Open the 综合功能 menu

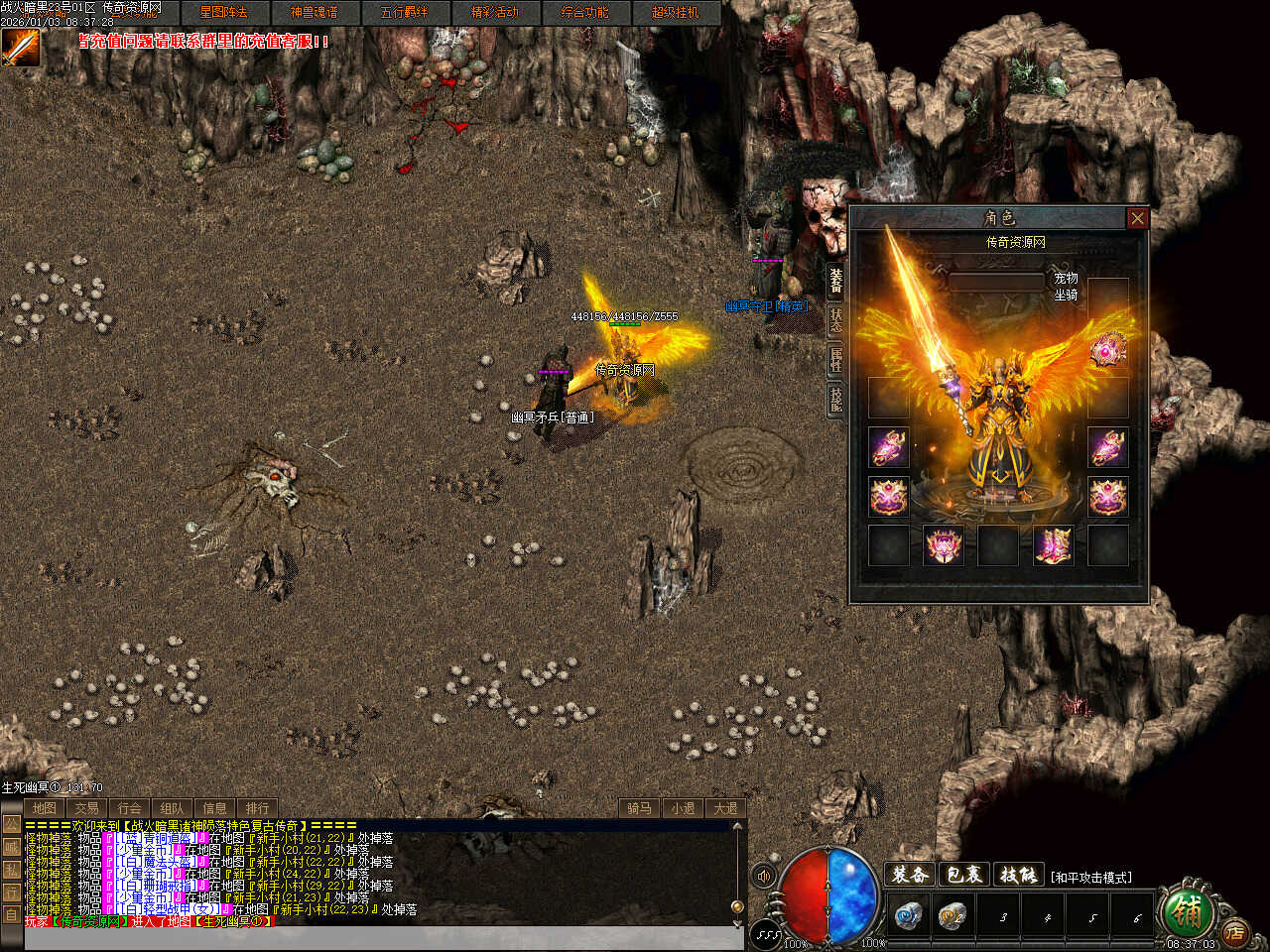584,13
